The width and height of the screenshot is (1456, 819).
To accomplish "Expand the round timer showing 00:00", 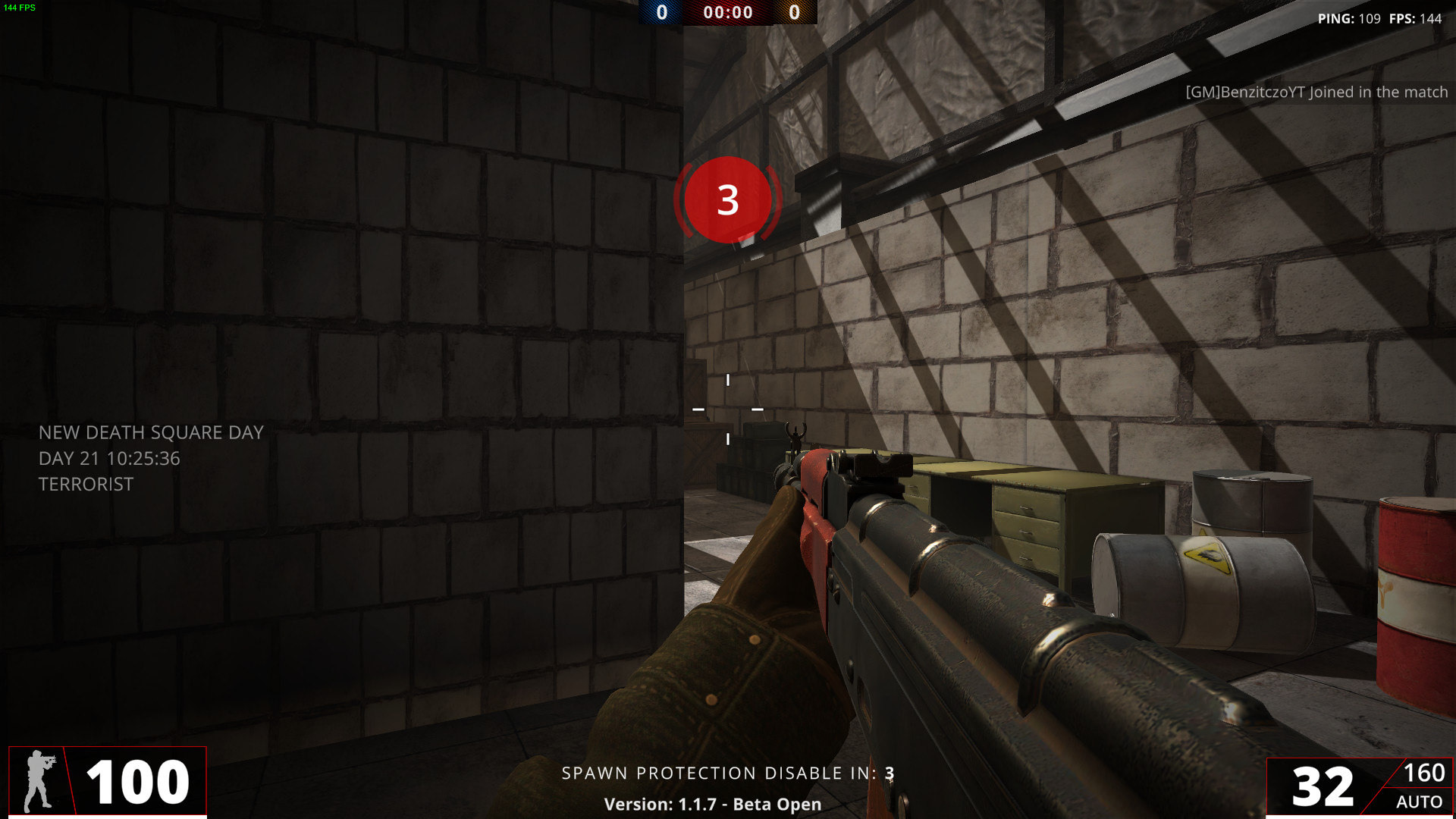I will tap(726, 12).
